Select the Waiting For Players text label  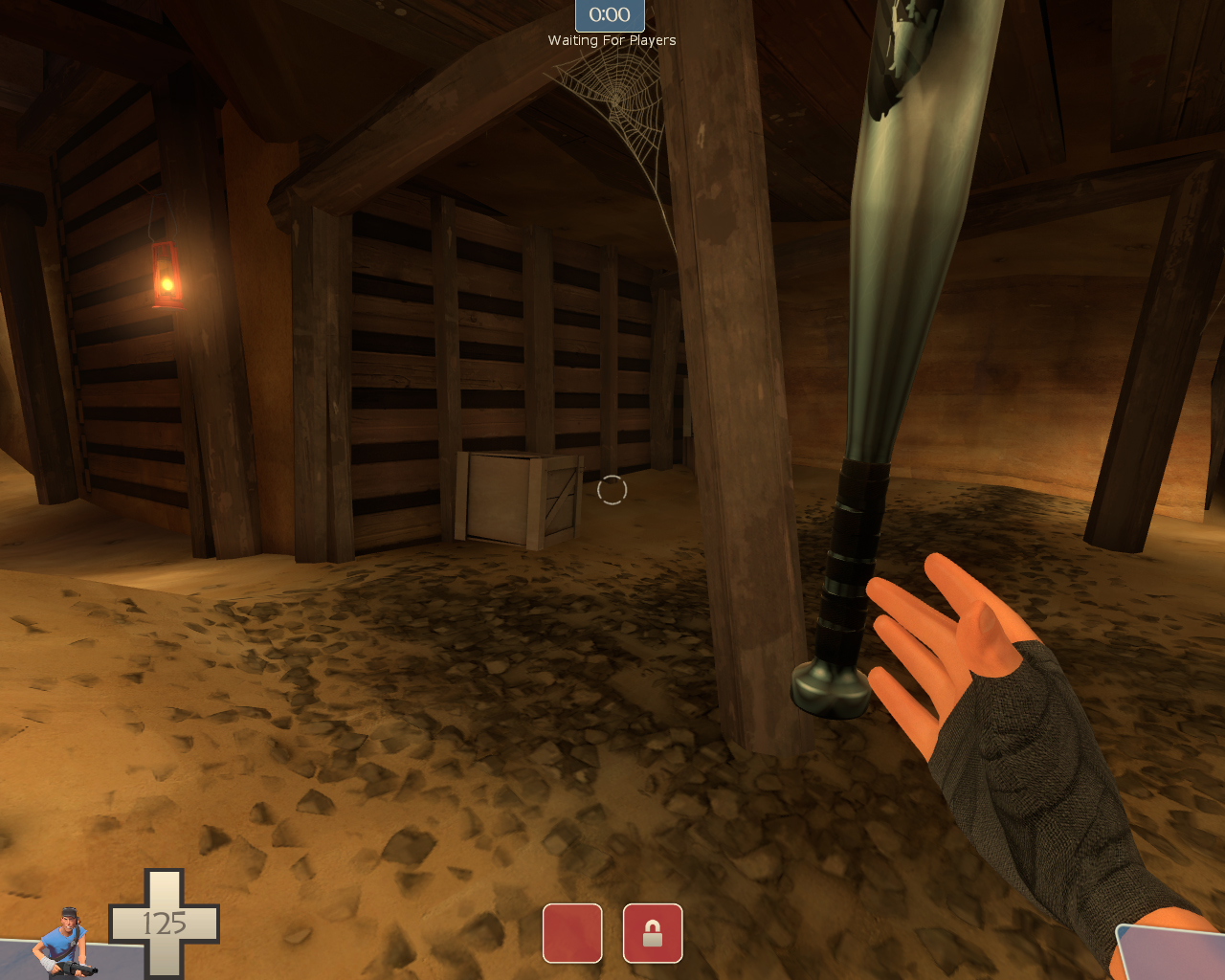[x=612, y=40]
